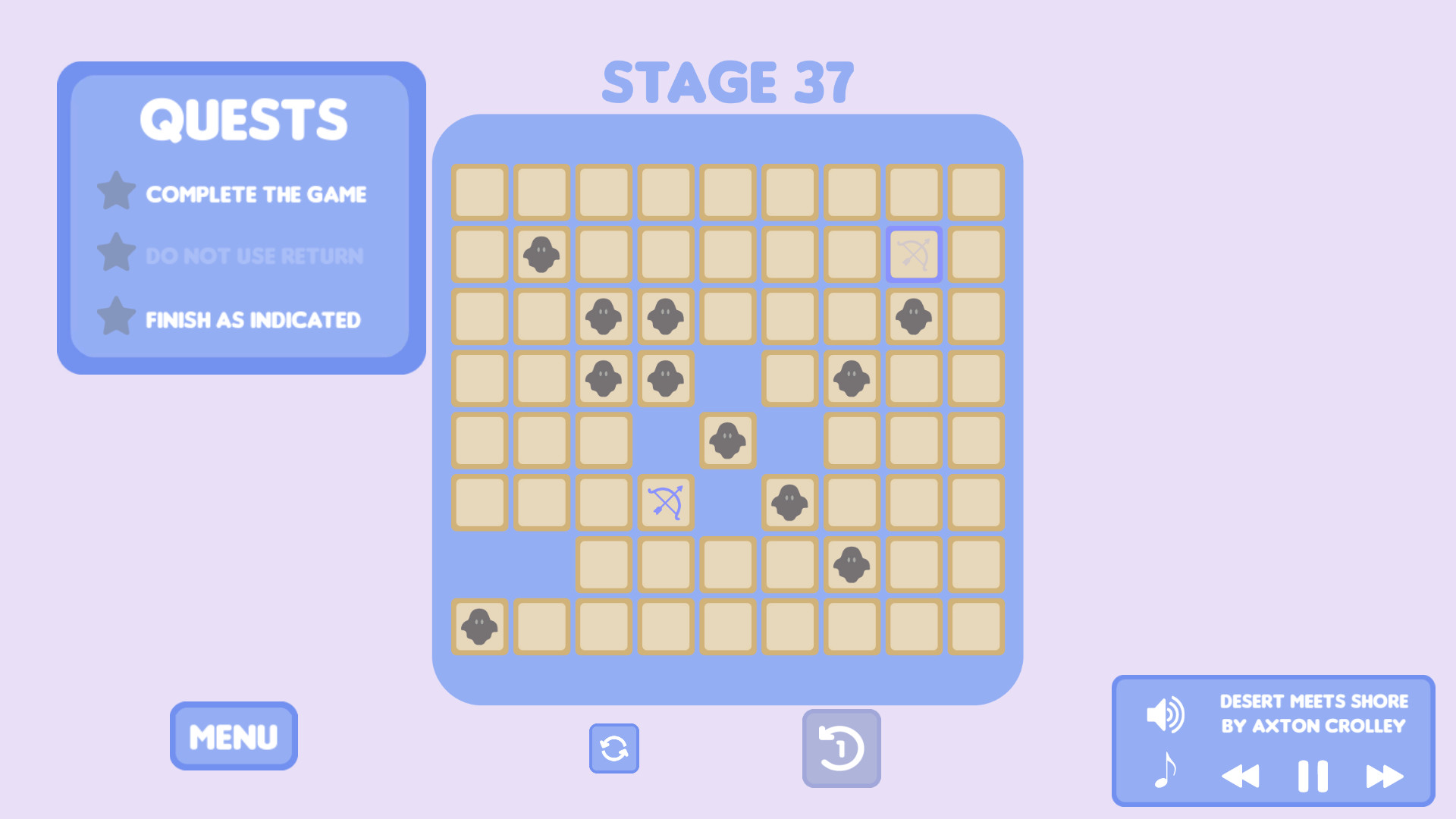Select the speaker volume icon in music panel

[1164, 713]
